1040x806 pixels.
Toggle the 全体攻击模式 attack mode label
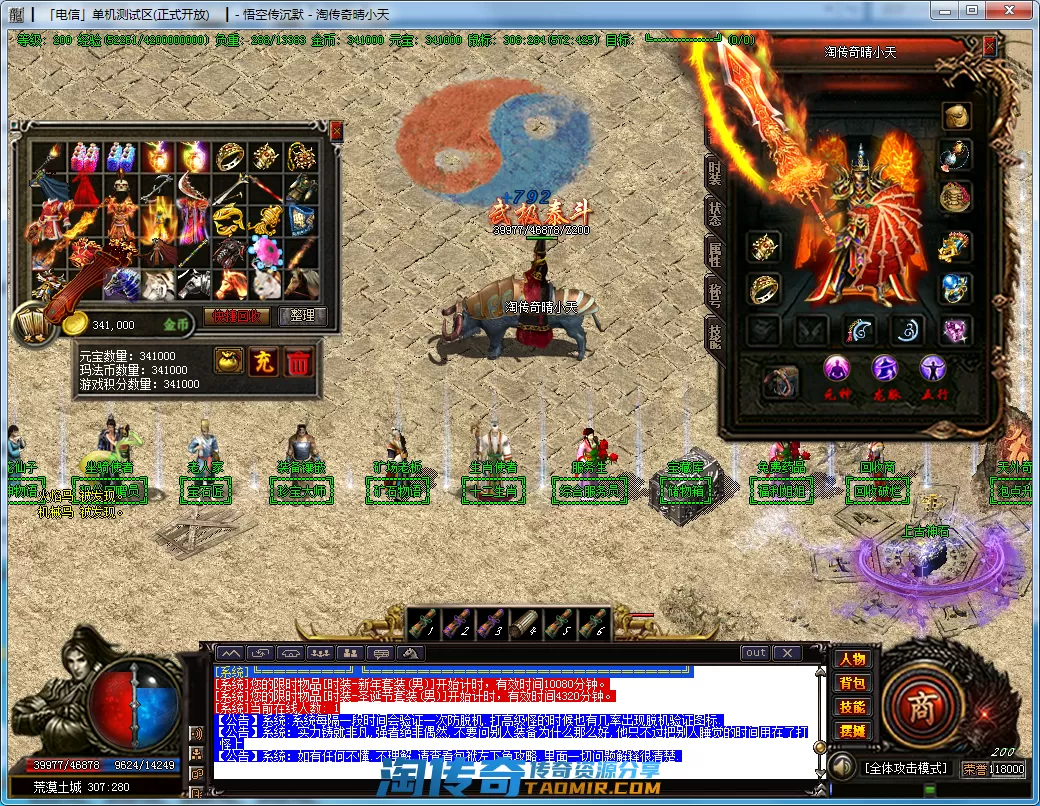pos(906,768)
